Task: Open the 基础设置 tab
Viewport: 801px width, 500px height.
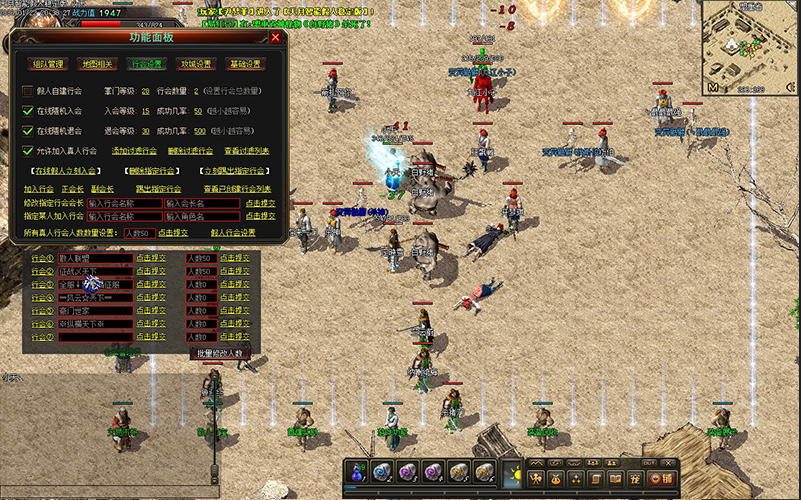Action: coord(245,64)
